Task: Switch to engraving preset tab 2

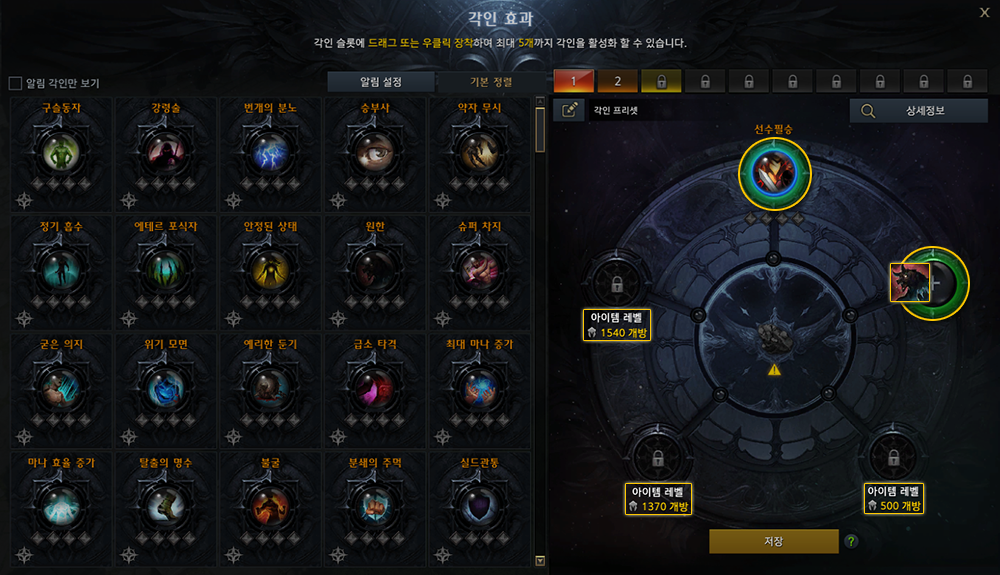Action: coord(618,81)
